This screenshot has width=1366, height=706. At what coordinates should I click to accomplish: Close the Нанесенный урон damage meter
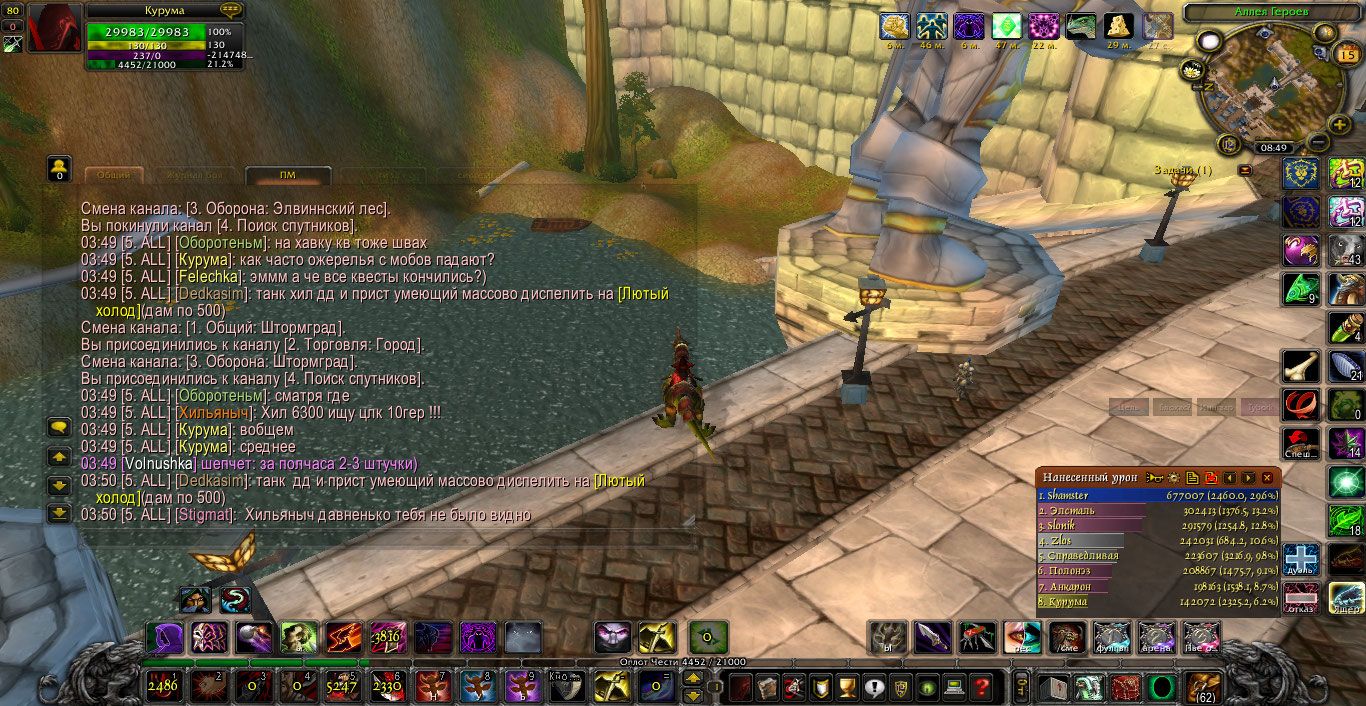coord(1267,478)
